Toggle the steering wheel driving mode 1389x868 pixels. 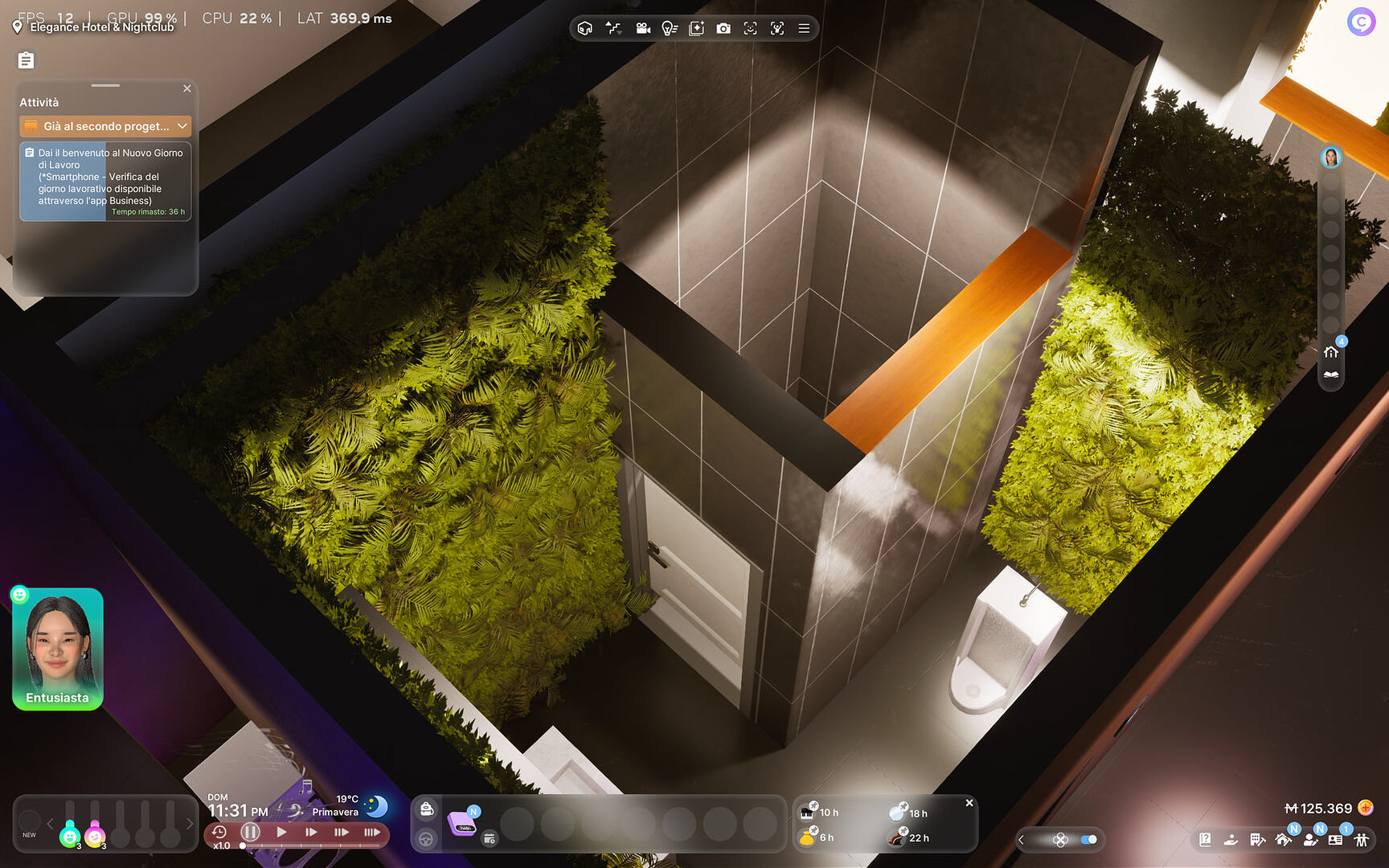[426, 838]
